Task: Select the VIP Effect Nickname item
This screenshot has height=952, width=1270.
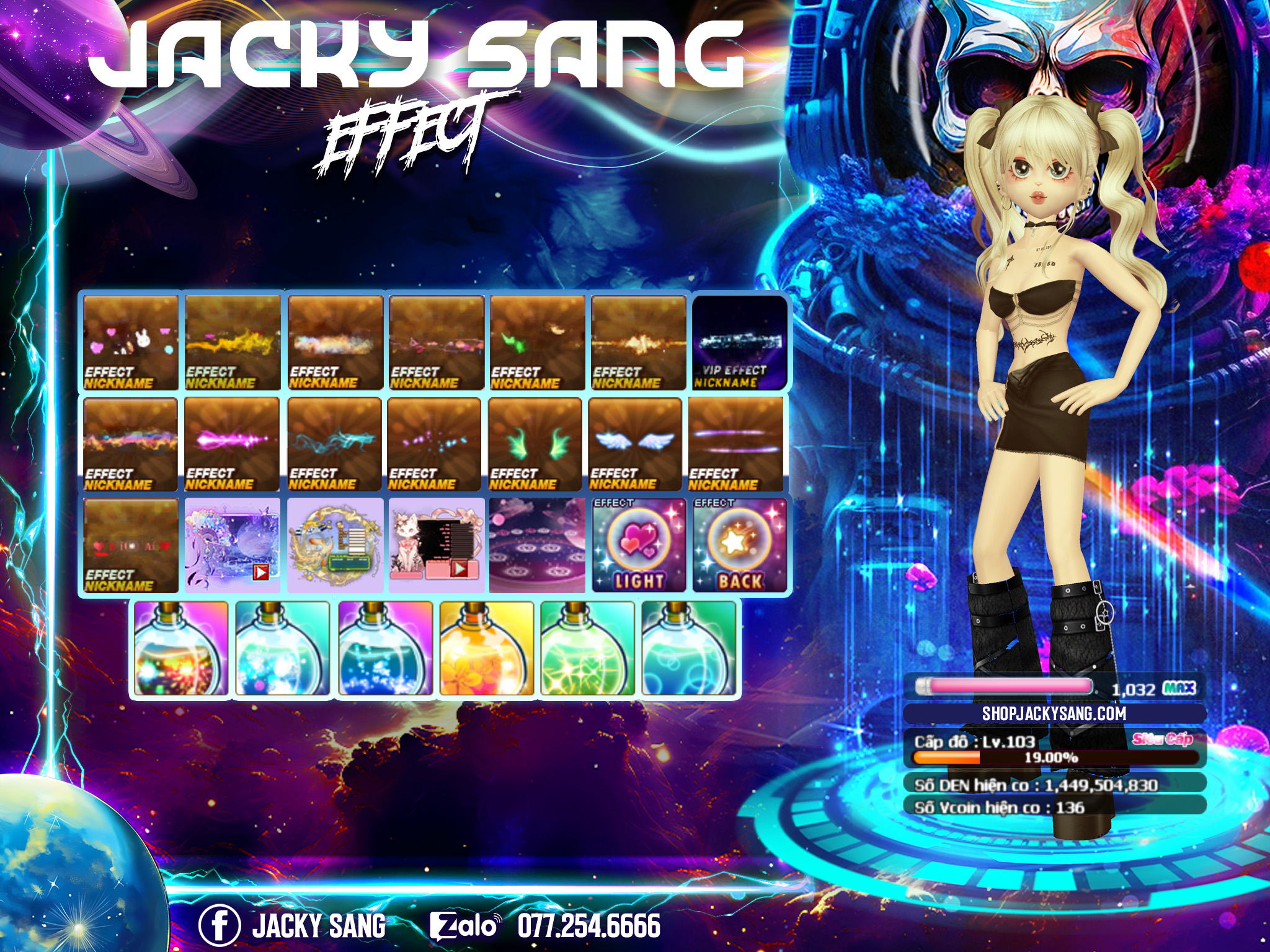Action: (739, 343)
